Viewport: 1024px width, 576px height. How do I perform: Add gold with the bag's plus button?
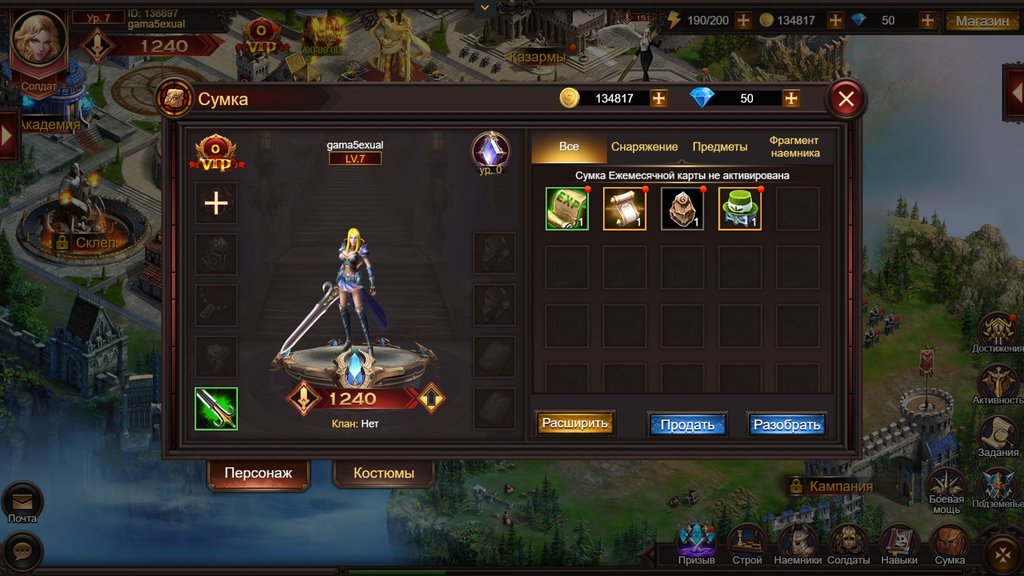click(658, 98)
